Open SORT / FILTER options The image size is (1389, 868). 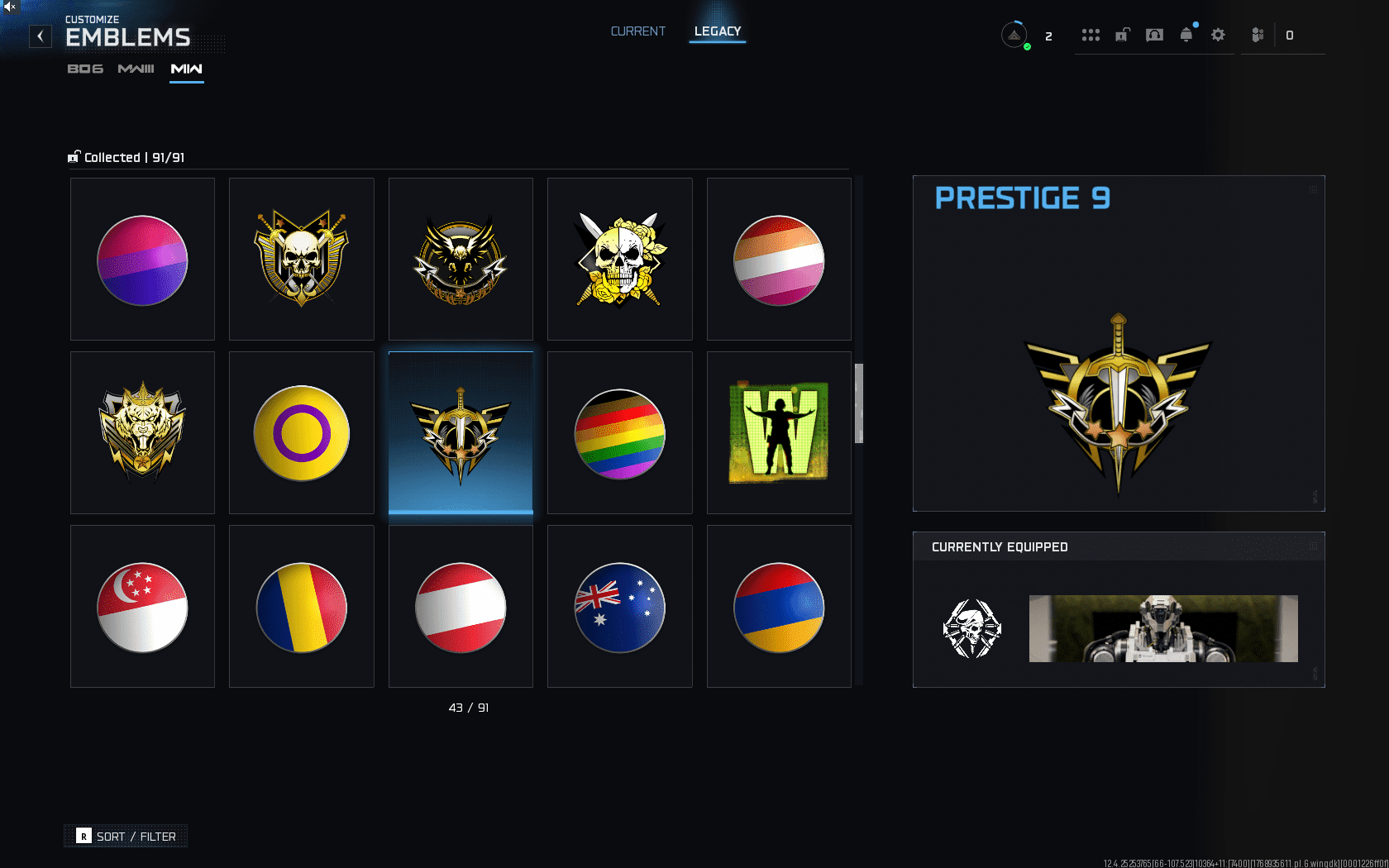[125, 836]
